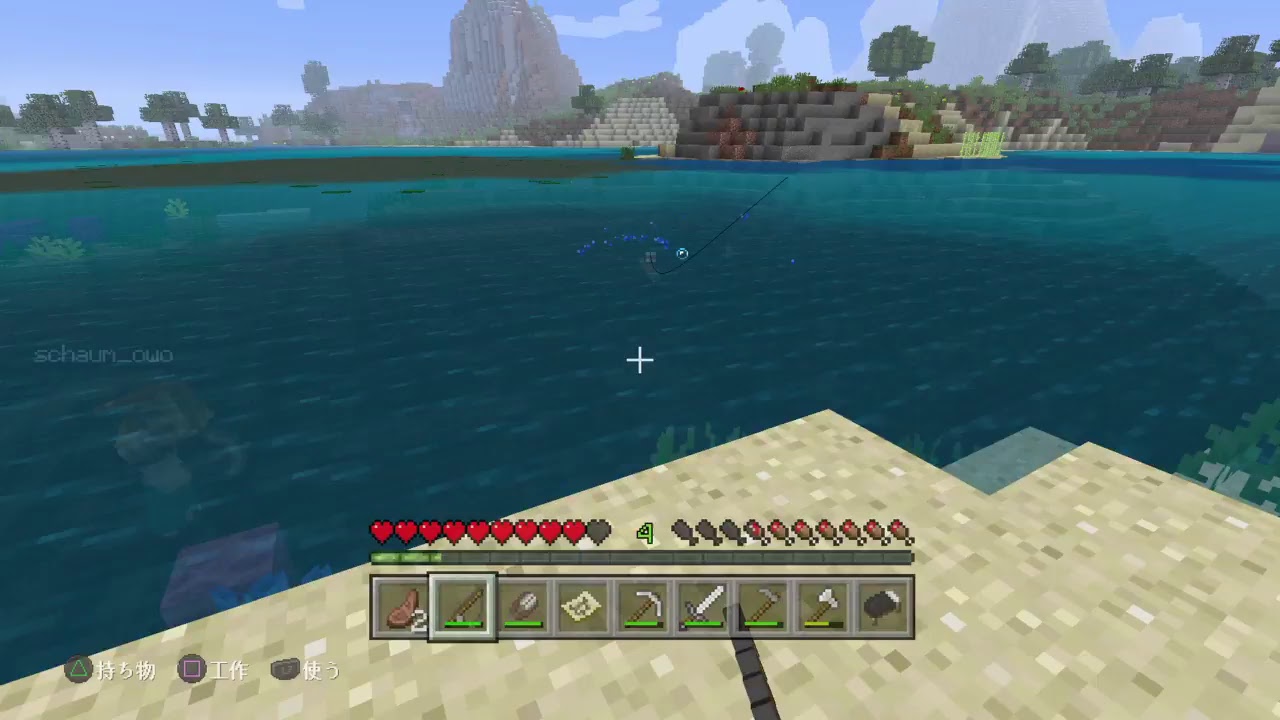Image resolution: width=1280 pixels, height=720 pixels.
Task: Select the shield in the third hotbar slot
Action: click(x=521, y=605)
